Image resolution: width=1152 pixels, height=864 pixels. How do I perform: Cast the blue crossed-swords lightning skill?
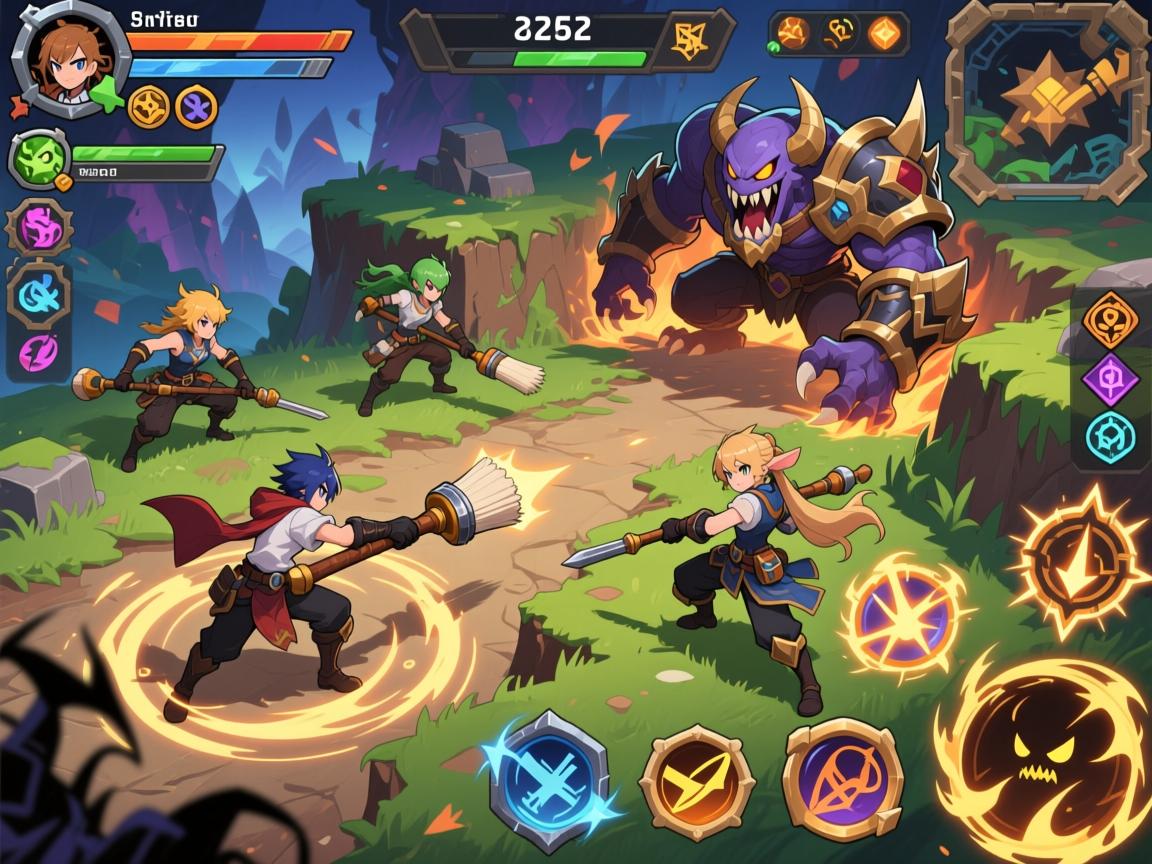(548, 768)
